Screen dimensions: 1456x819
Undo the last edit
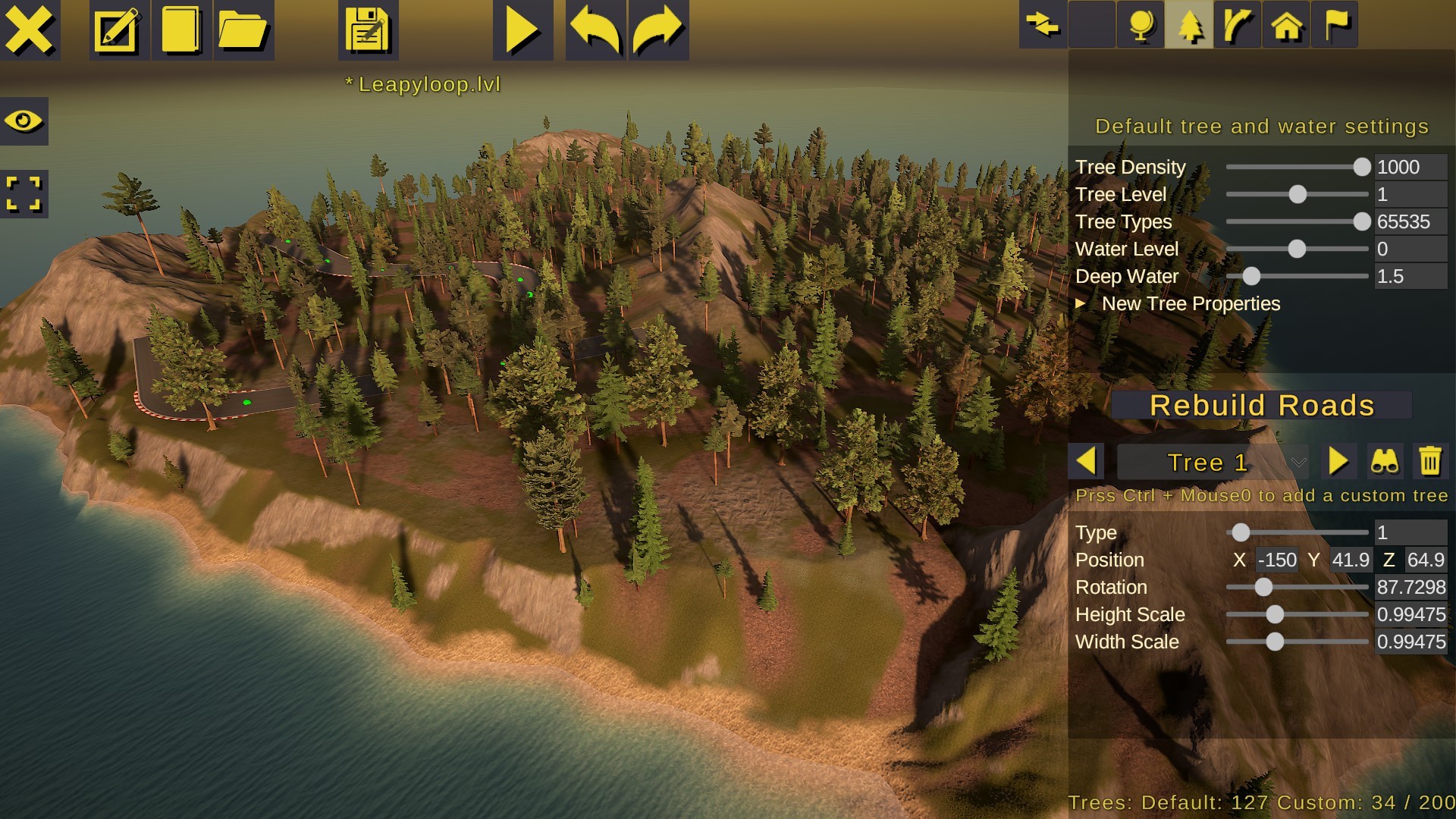pyautogui.click(x=595, y=30)
